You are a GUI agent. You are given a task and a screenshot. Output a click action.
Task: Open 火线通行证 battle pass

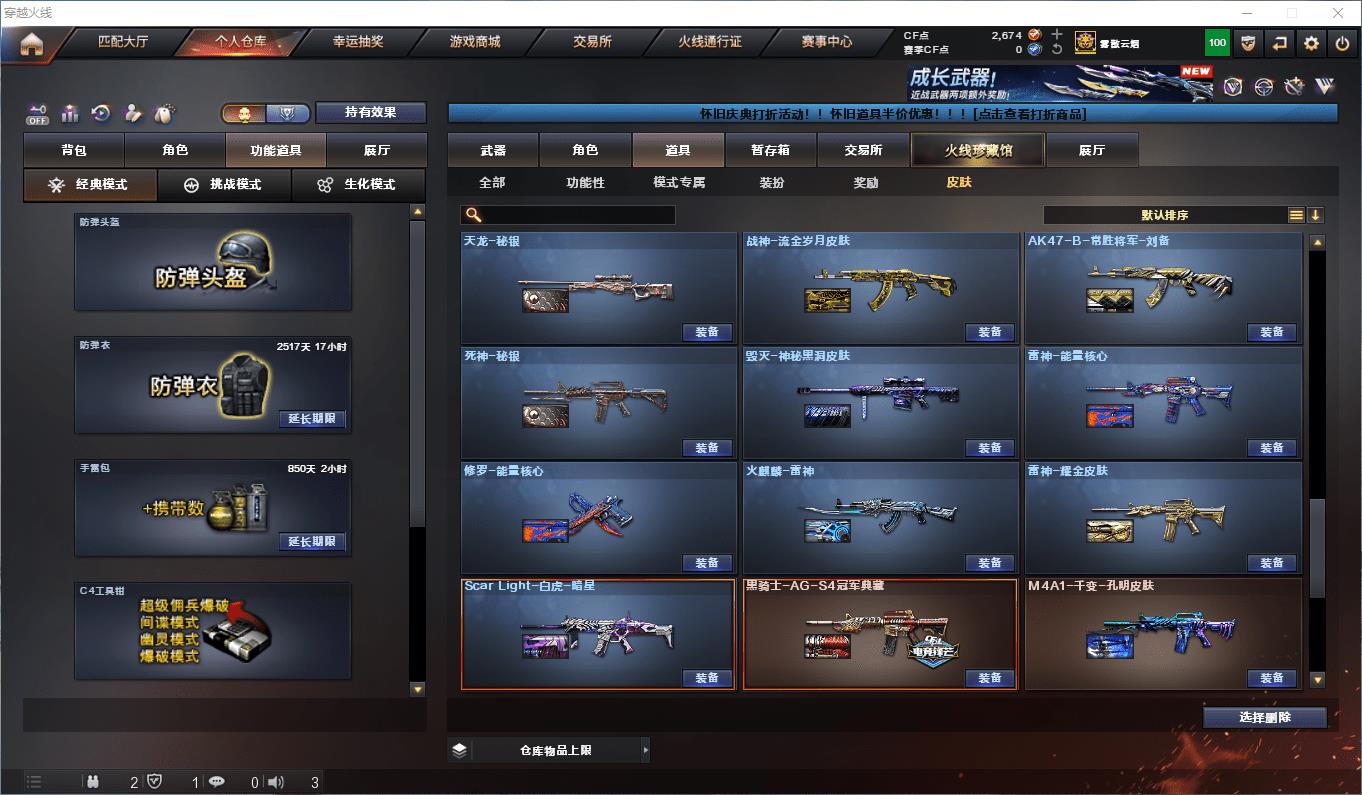(x=710, y=42)
